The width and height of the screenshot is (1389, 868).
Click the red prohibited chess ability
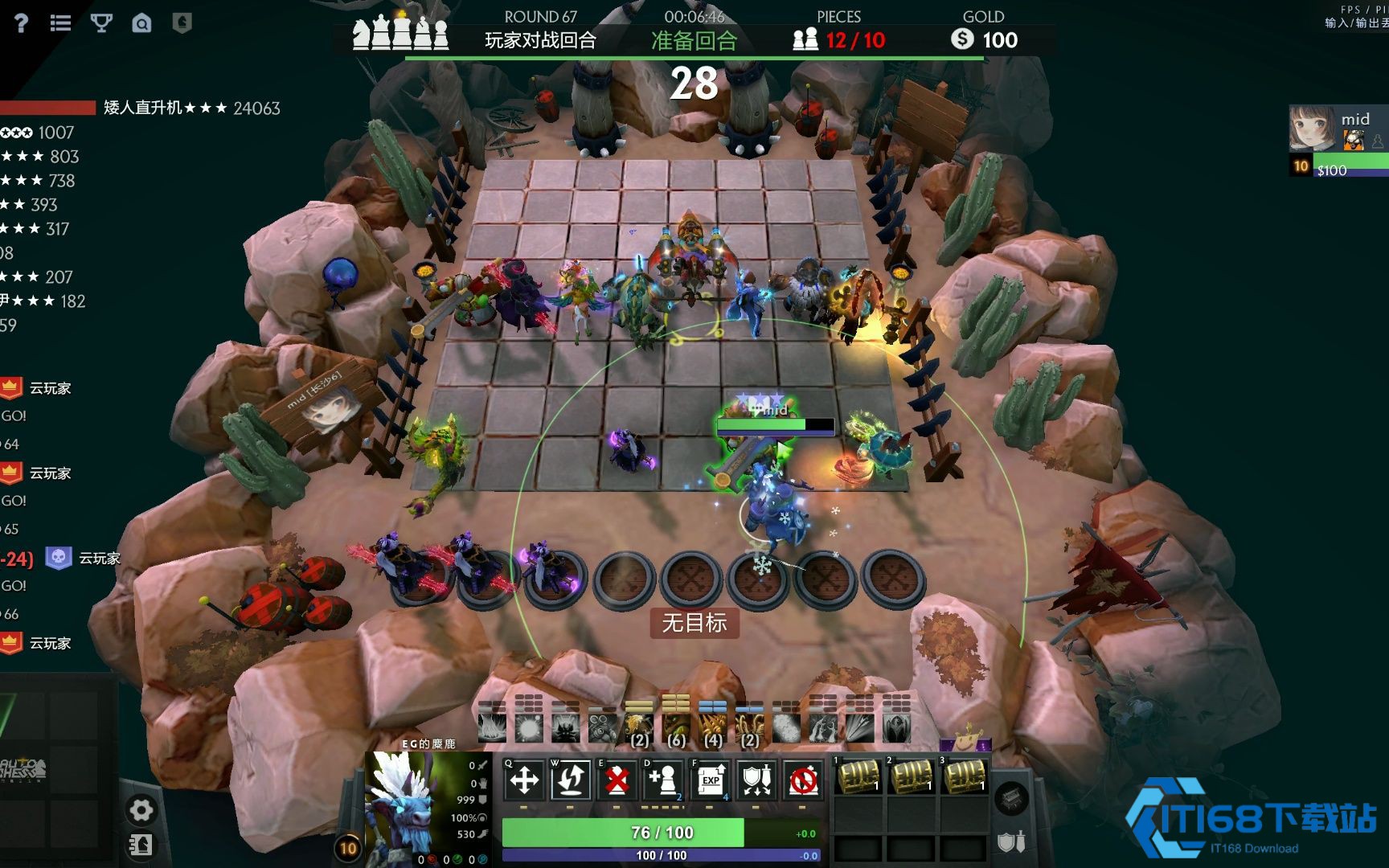coord(803,780)
